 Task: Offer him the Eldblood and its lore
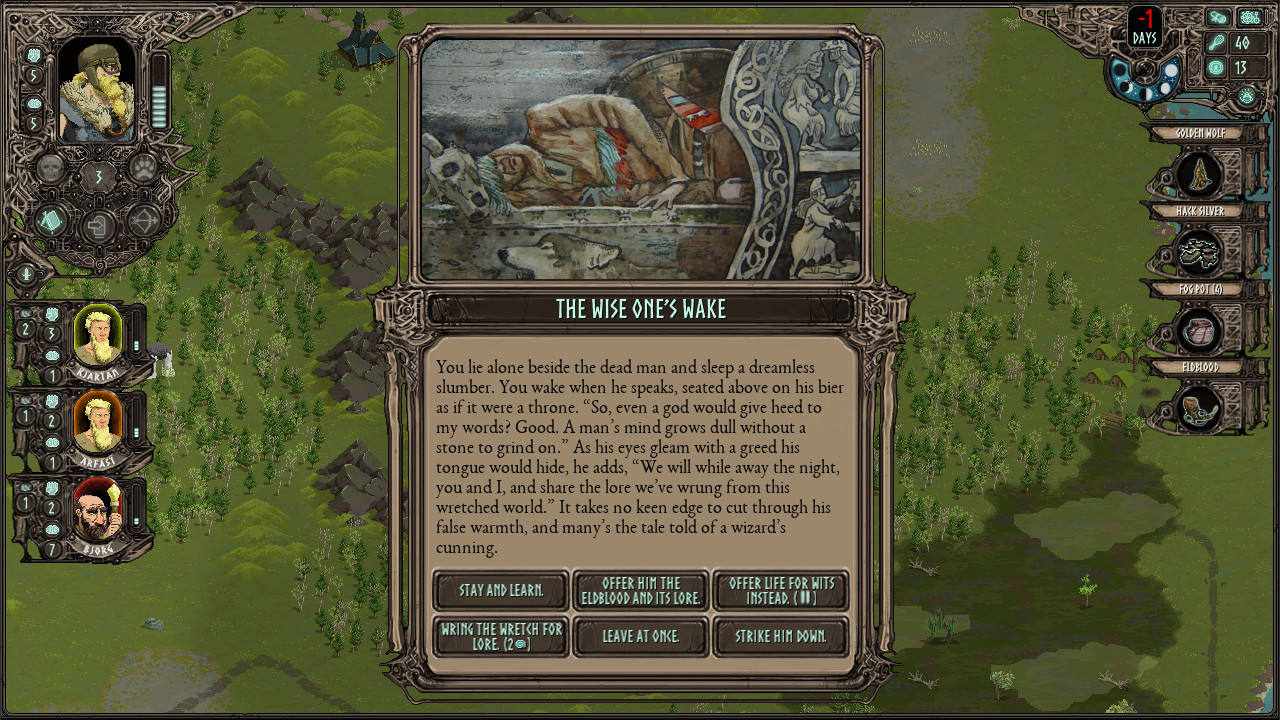click(x=640, y=590)
